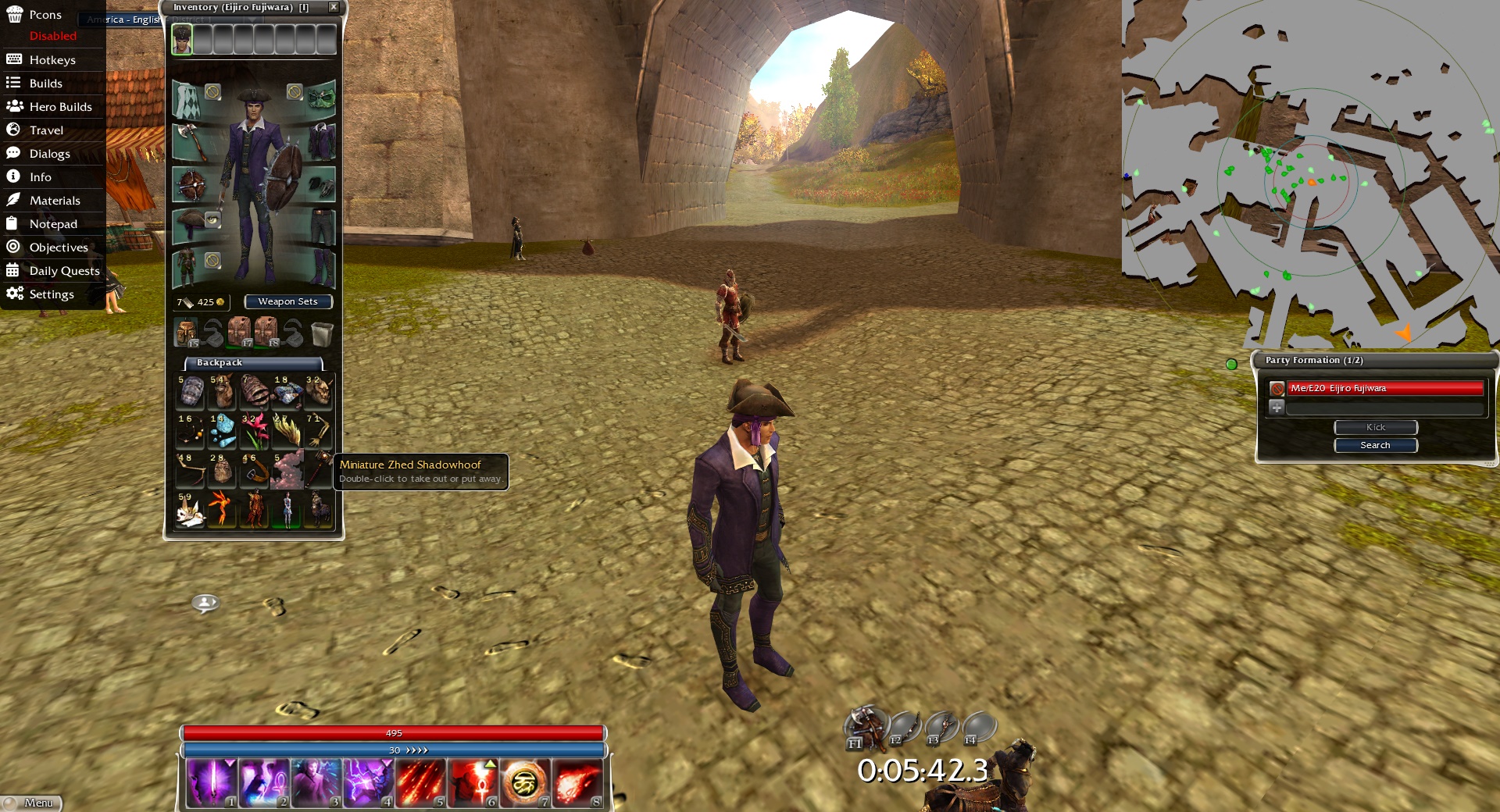Image resolution: width=1500 pixels, height=812 pixels.
Task: Open the Travel window
Action: coord(46,130)
